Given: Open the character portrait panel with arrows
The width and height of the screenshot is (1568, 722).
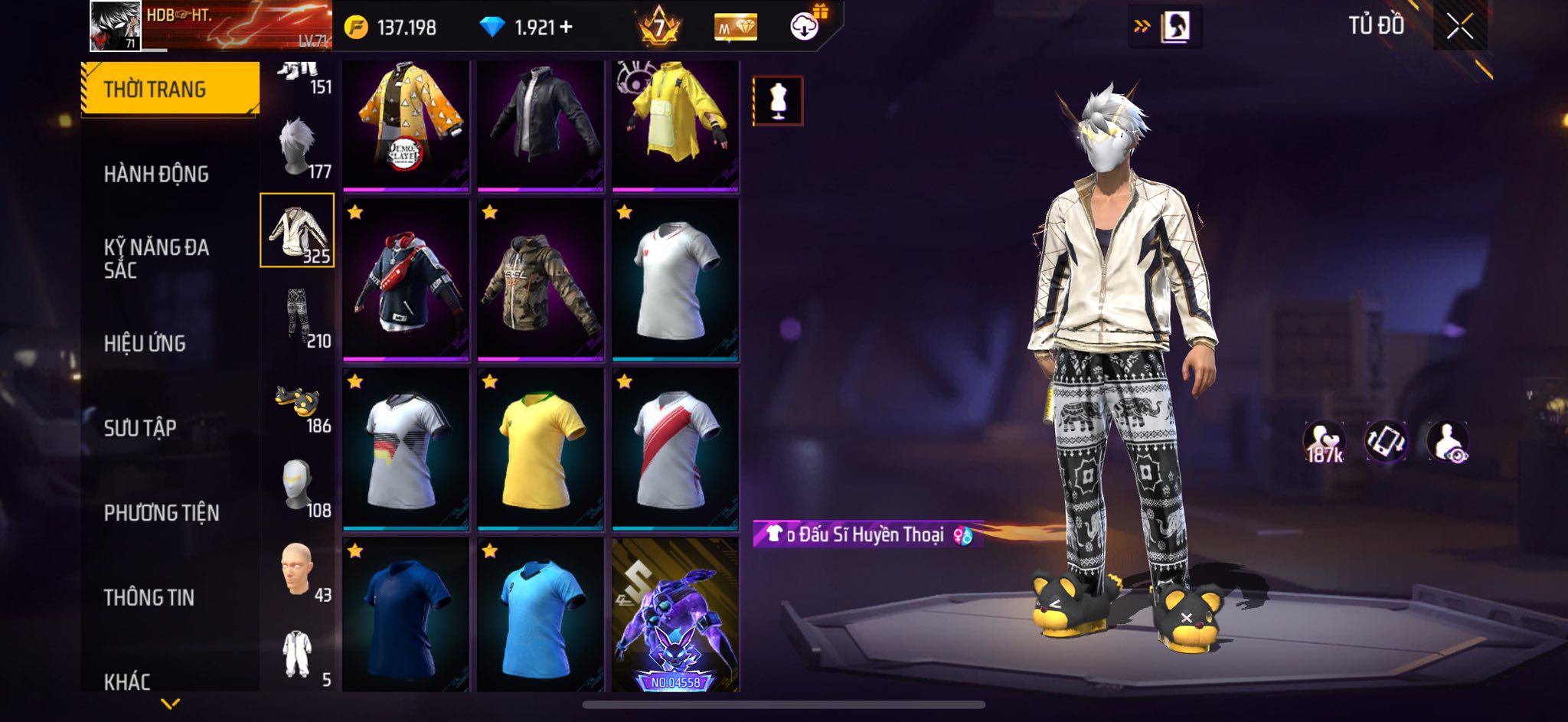Looking at the screenshot, I should pos(1165,27).
